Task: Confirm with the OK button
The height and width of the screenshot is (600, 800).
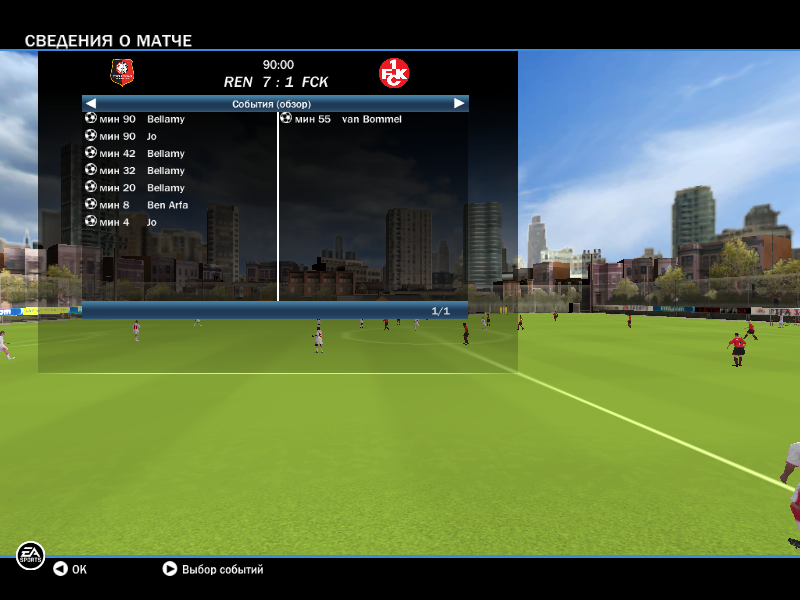Action: coord(70,569)
